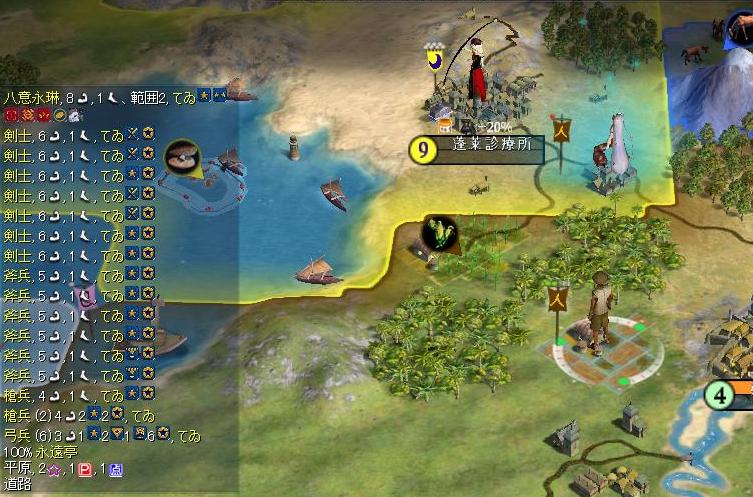Open the 蓬莱診療所 city name bar
The image size is (753, 497).
click(x=489, y=150)
